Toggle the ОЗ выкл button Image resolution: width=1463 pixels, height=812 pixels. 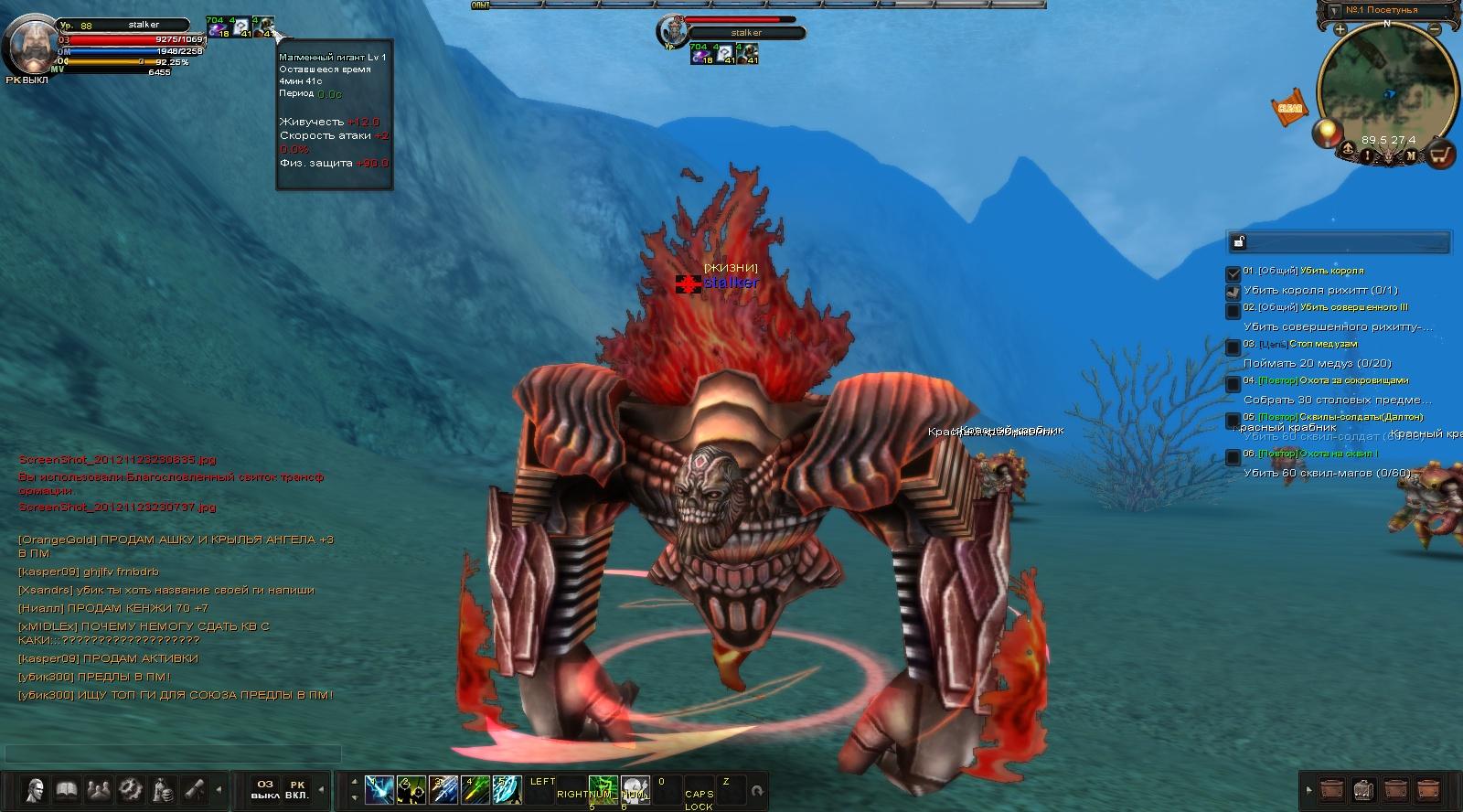264,789
